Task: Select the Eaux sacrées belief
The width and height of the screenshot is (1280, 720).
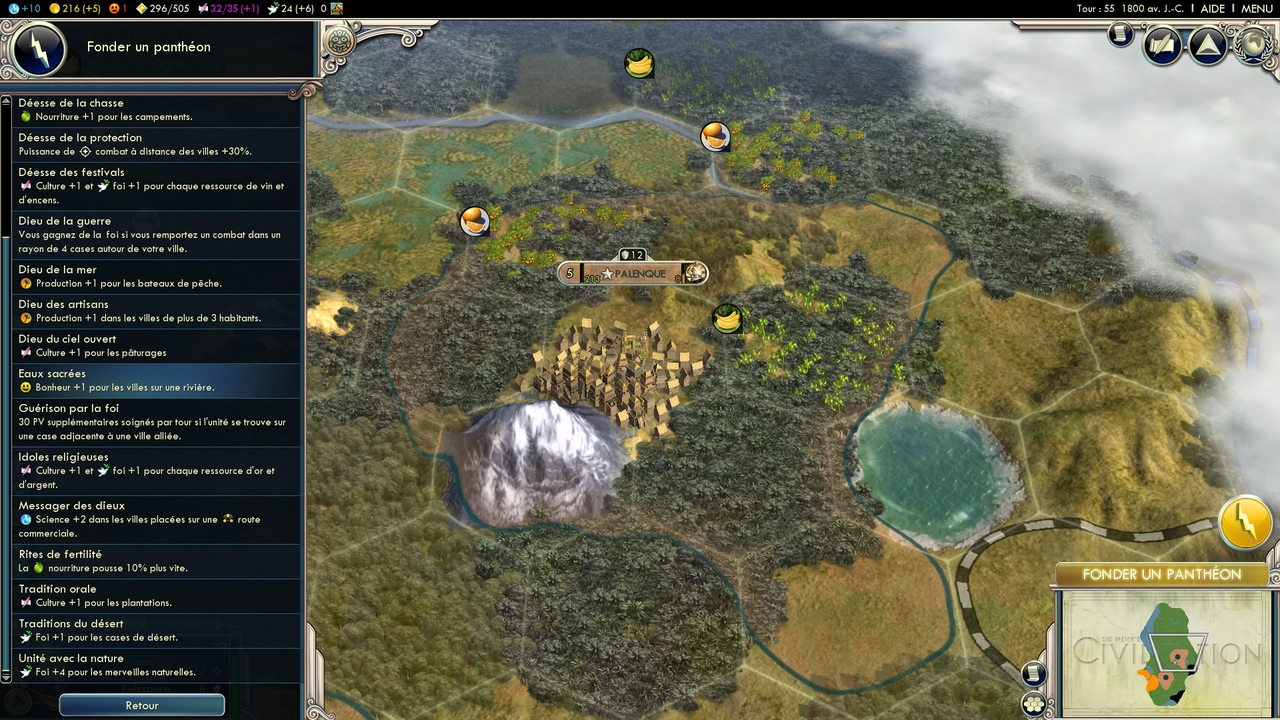Action: (156, 380)
